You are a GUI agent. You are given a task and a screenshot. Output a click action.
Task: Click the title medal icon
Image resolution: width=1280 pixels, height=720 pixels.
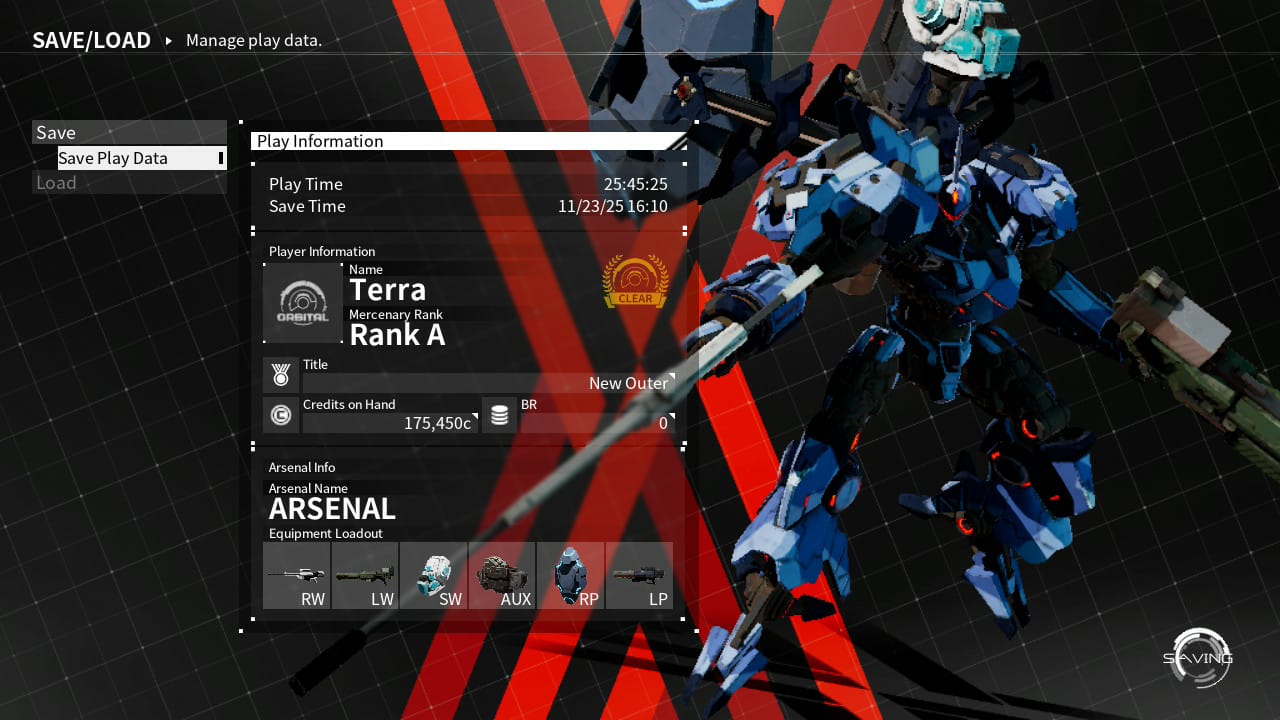(x=281, y=376)
